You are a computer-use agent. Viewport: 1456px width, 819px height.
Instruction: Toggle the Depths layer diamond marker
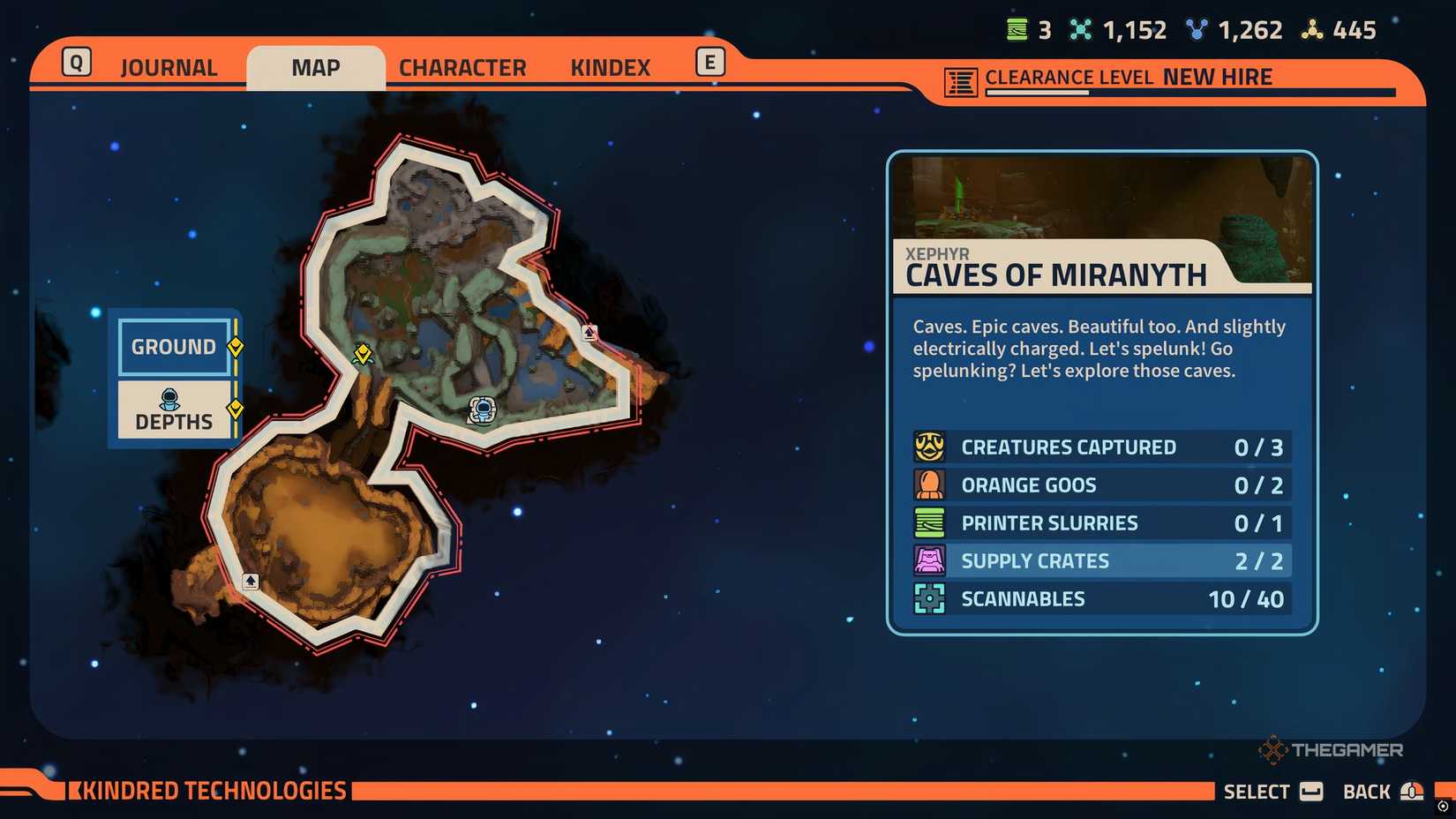(x=235, y=408)
